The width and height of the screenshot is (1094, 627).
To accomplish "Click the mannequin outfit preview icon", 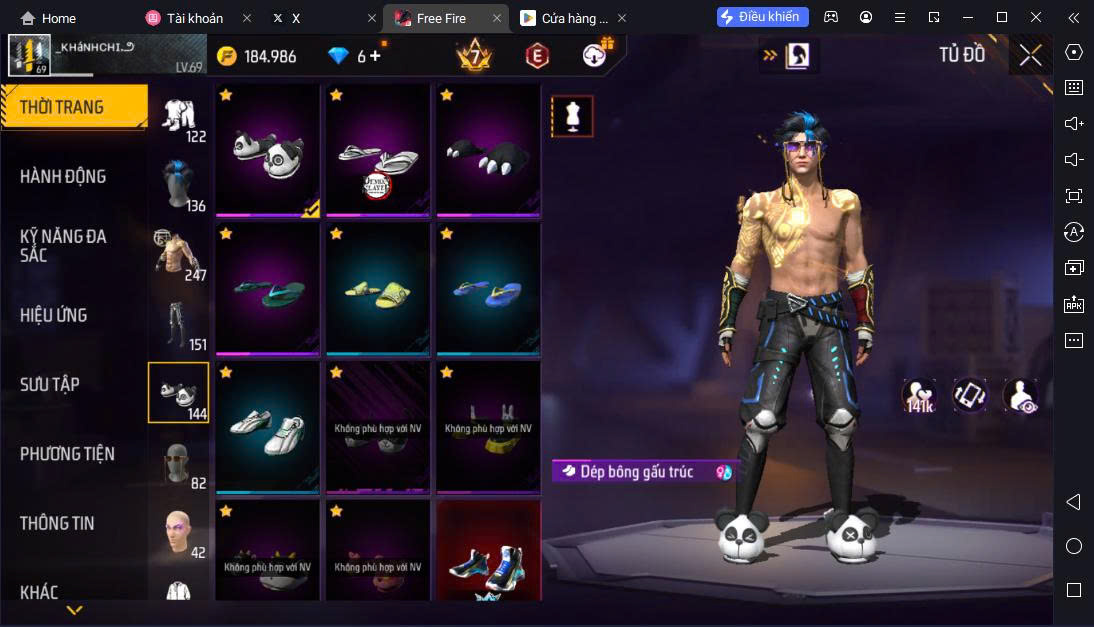I will [x=572, y=116].
